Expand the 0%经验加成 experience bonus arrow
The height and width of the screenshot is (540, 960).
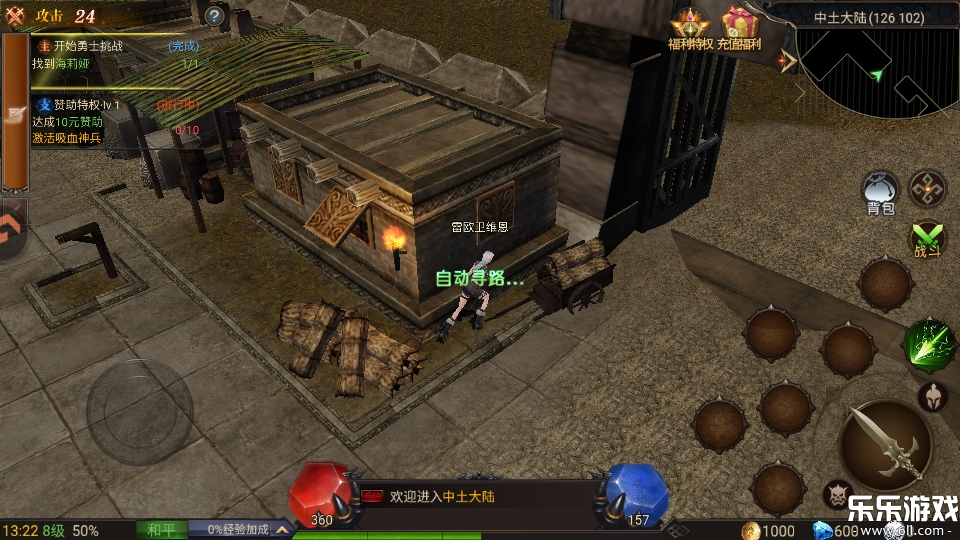pyautogui.click(x=284, y=530)
